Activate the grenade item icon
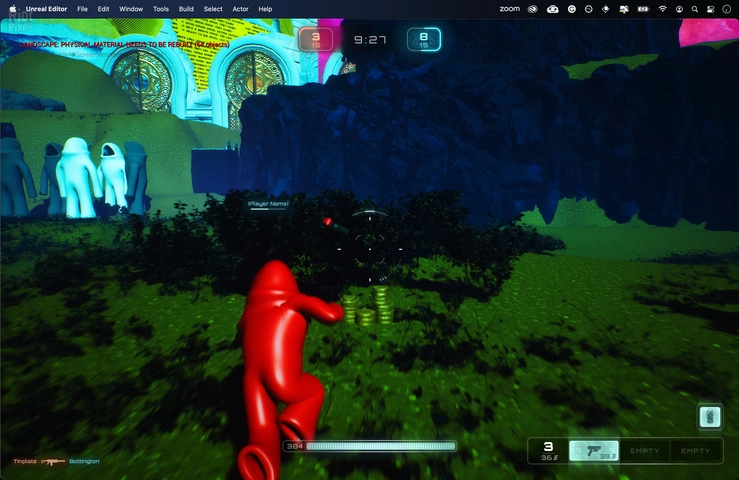Viewport: 739px width, 480px height. coord(709,416)
